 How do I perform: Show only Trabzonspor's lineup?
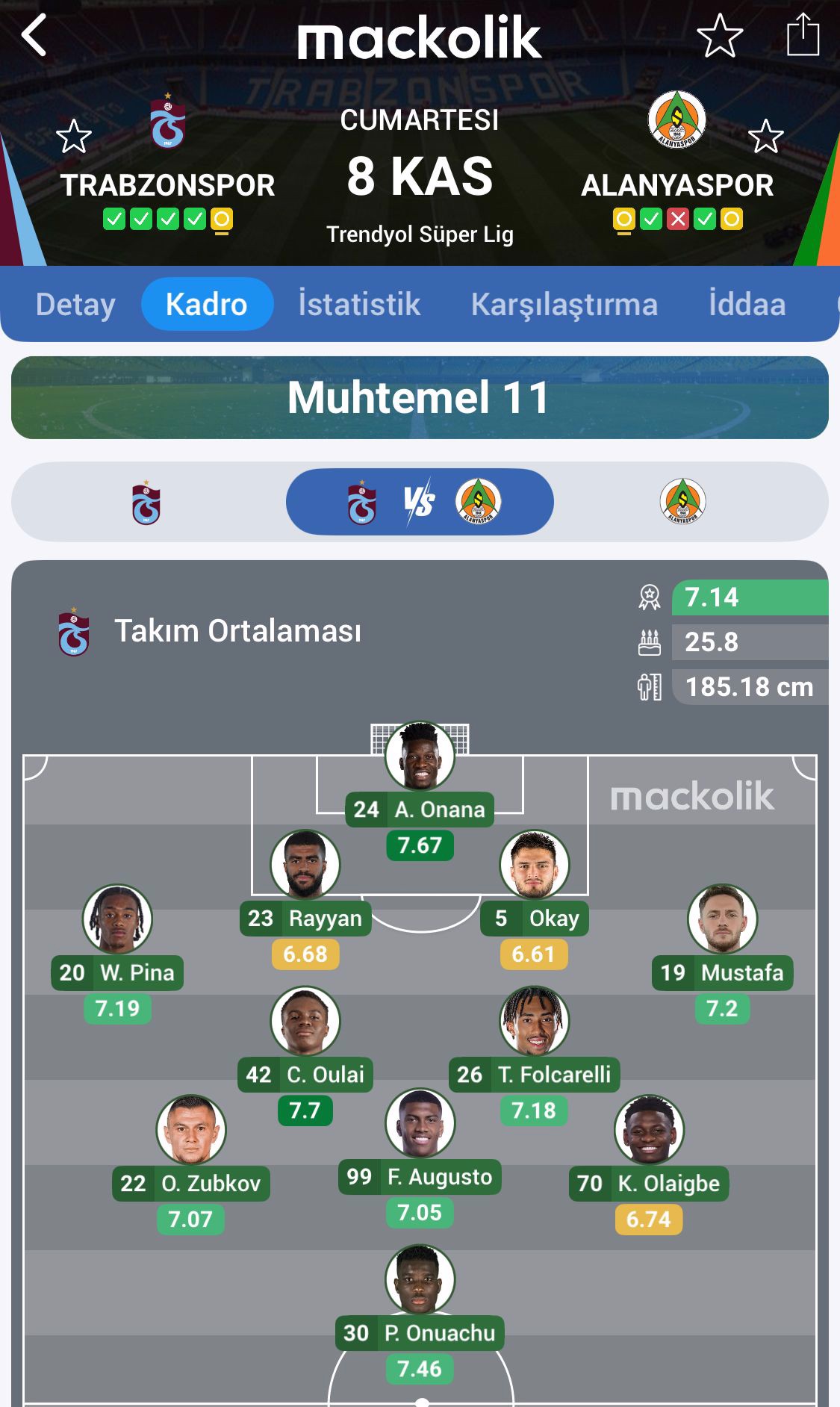pyautogui.click(x=146, y=503)
